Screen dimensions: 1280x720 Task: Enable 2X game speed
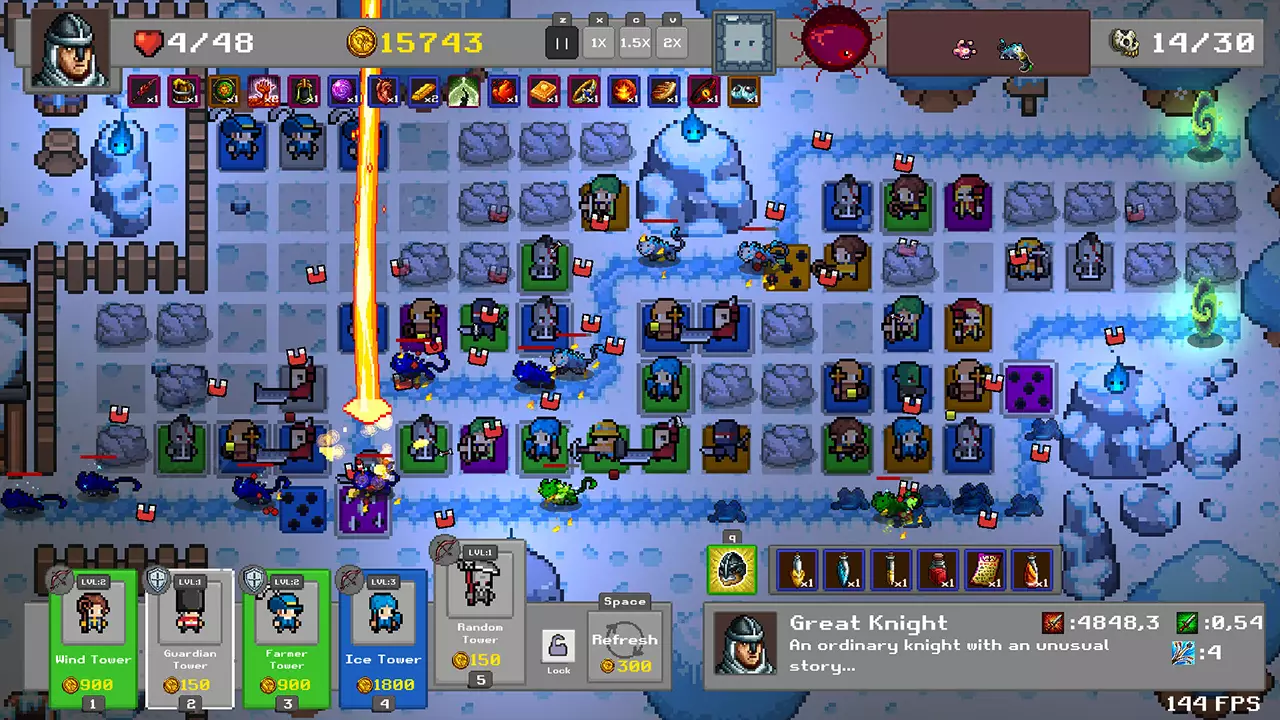(673, 42)
